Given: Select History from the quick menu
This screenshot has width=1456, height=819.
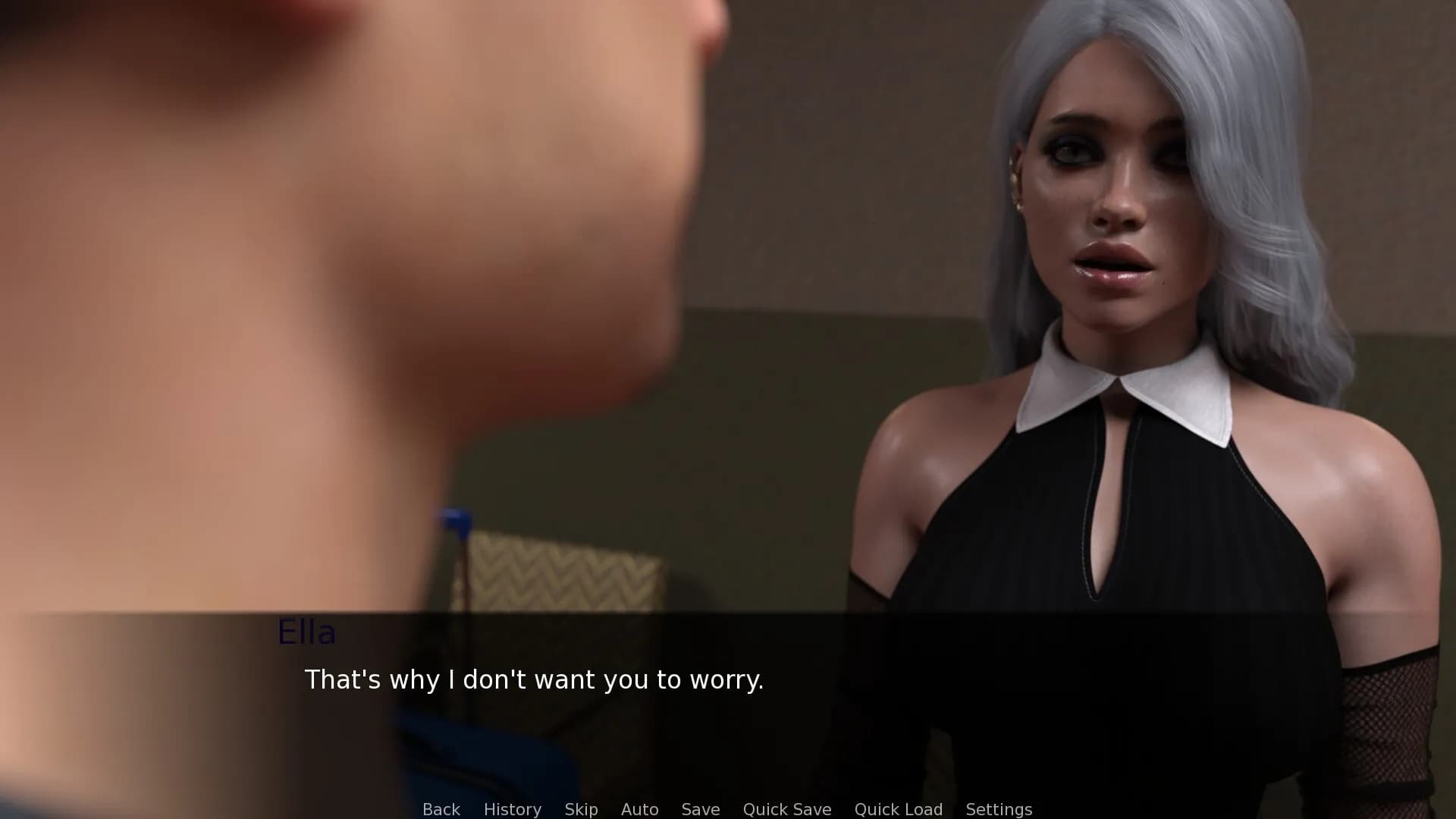Looking at the screenshot, I should click(513, 809).
